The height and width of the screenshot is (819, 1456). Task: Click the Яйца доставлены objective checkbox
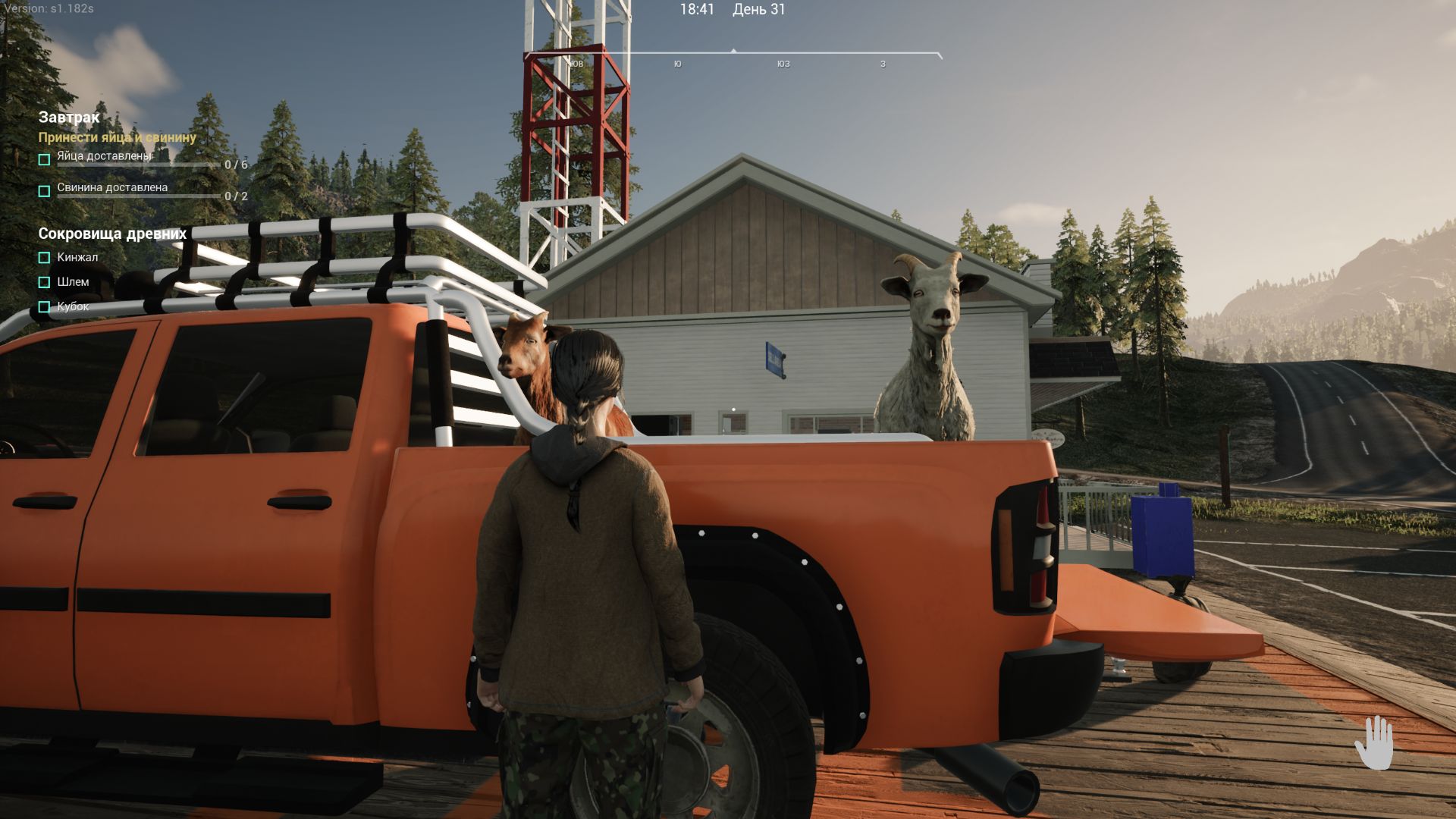pos(45,160)
